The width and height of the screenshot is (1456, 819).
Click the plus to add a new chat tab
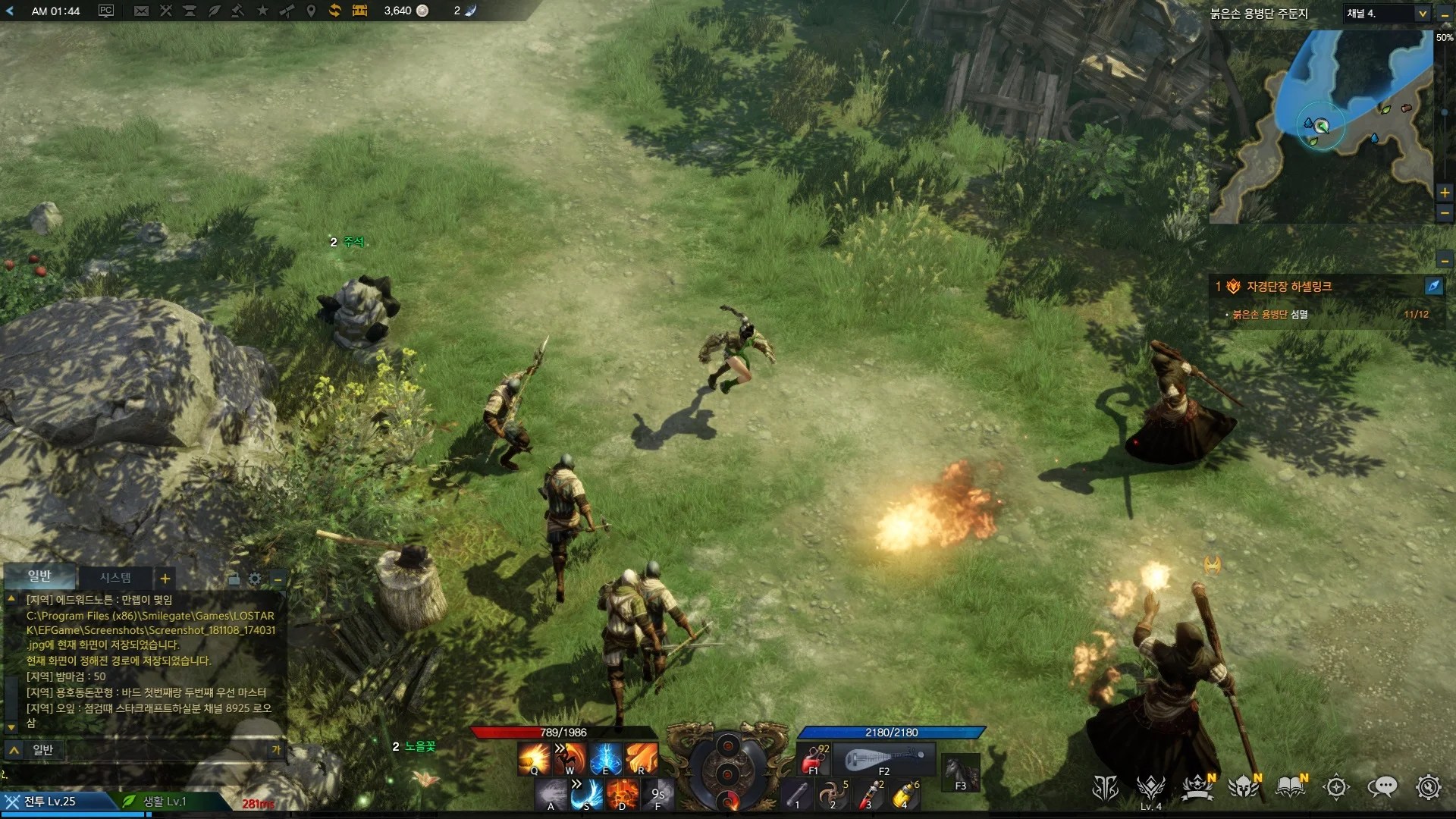click(x=165, y=579)
